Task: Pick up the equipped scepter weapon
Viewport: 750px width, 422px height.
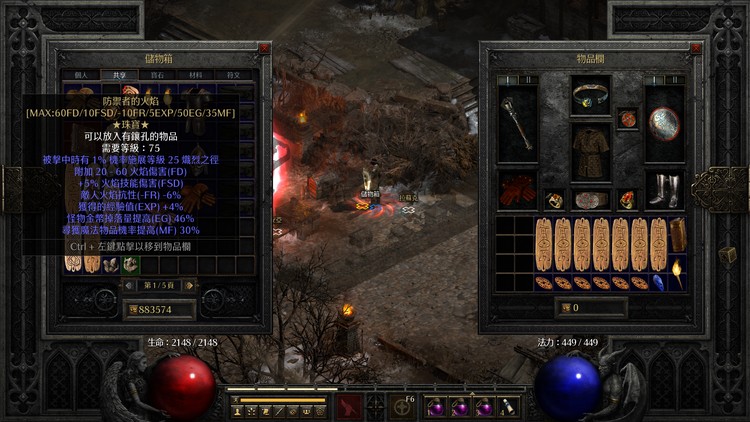Action: coord(516,123)
